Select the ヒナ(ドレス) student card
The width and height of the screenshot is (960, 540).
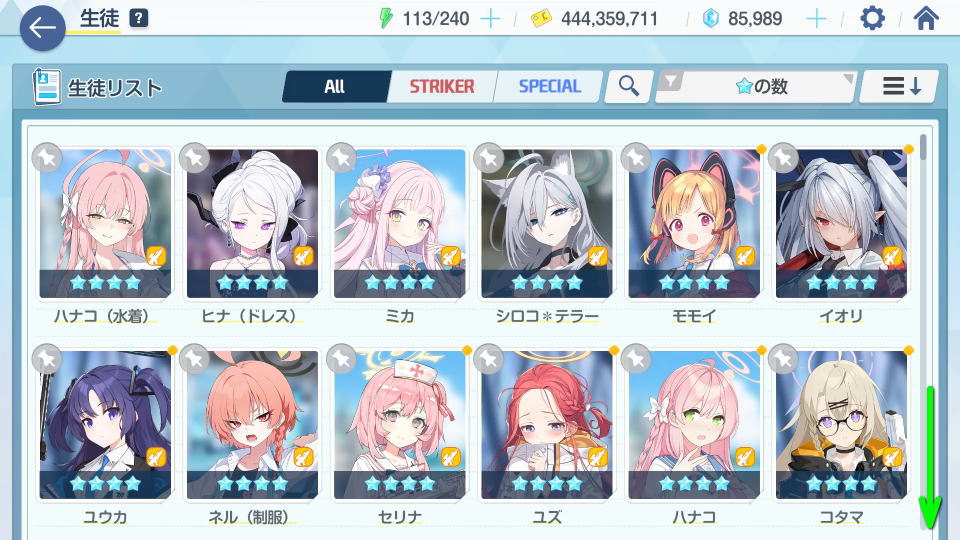point(252,224)
